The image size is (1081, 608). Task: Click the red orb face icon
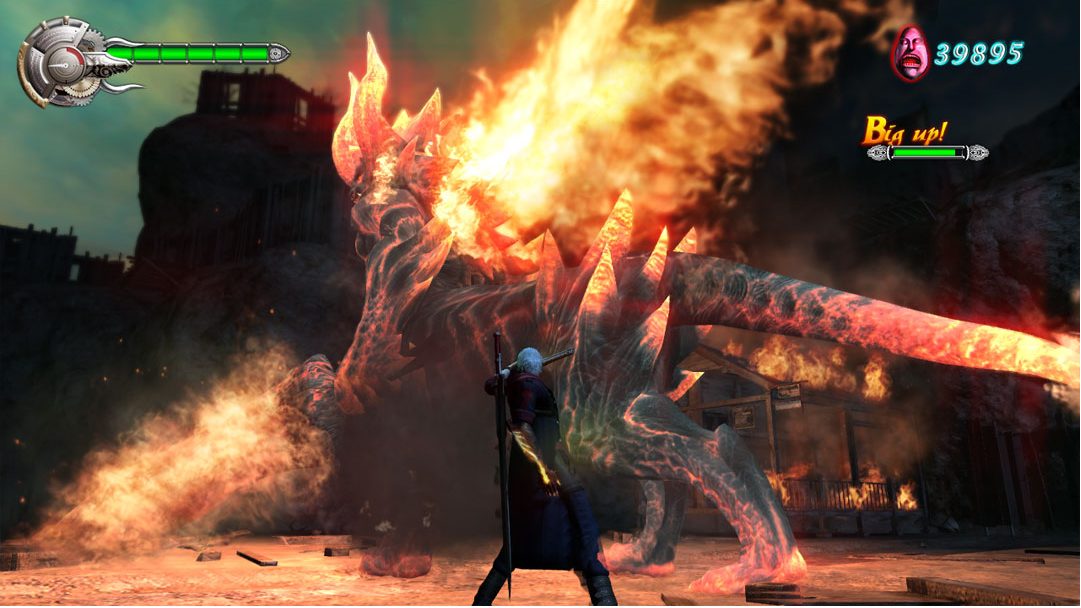point(909,54)
